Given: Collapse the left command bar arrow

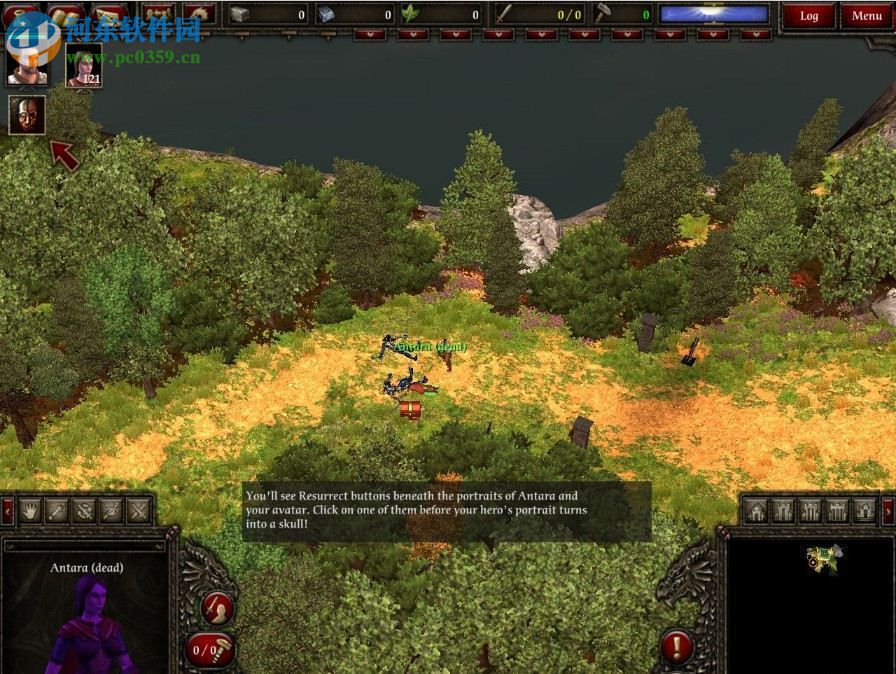Looking at the screenshot, I should tap(7, 511).
